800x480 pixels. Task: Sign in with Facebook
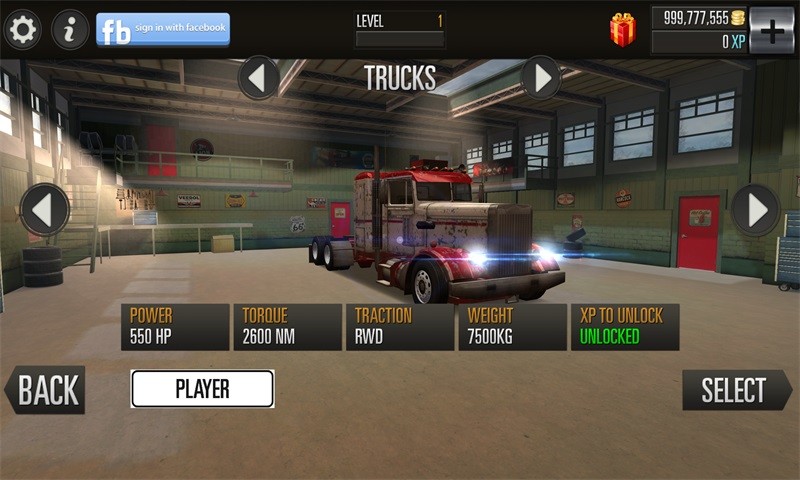point(163,30)
